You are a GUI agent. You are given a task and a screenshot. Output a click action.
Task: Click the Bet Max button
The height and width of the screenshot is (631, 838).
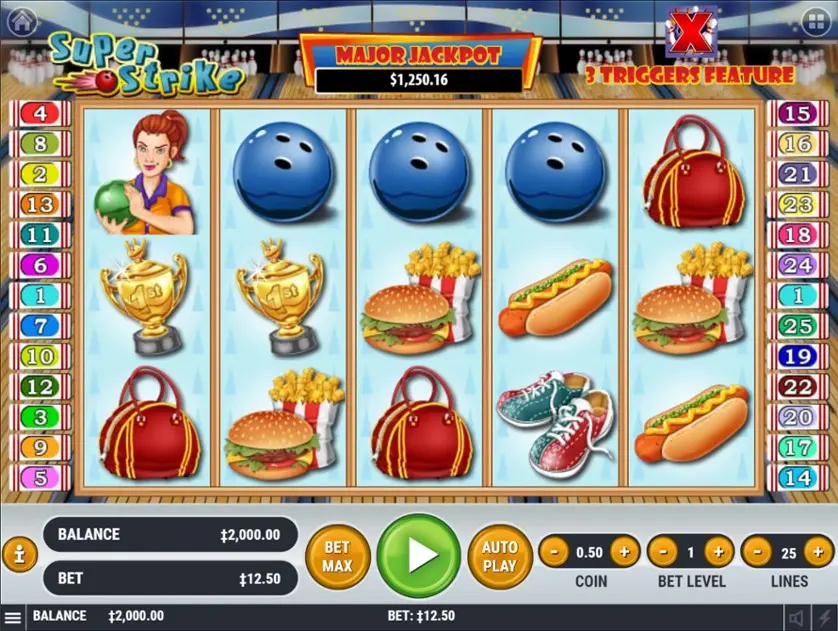[x=337, y=556]
